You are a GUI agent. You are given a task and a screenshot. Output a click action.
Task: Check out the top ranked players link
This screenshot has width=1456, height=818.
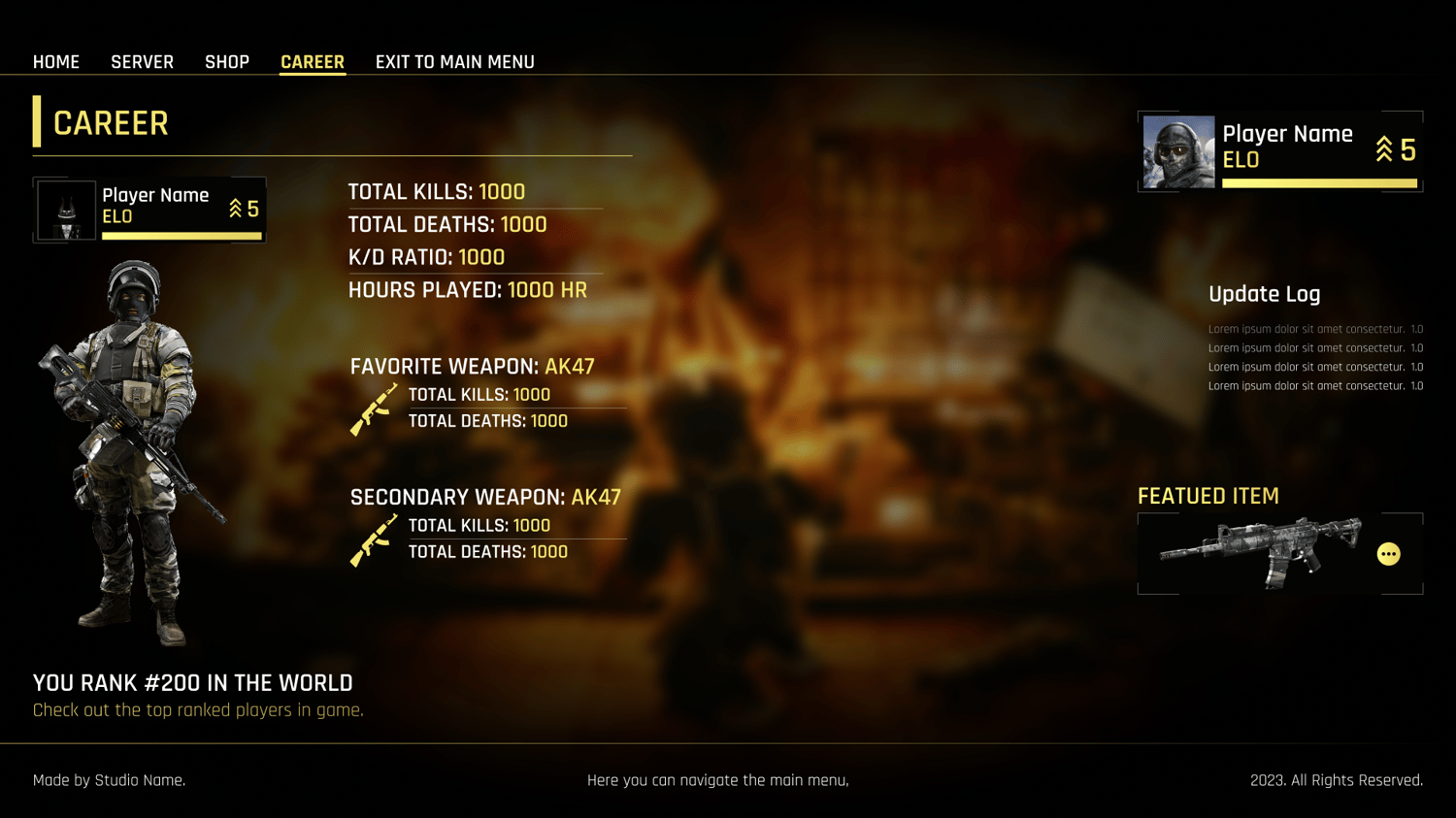point(198,710)
